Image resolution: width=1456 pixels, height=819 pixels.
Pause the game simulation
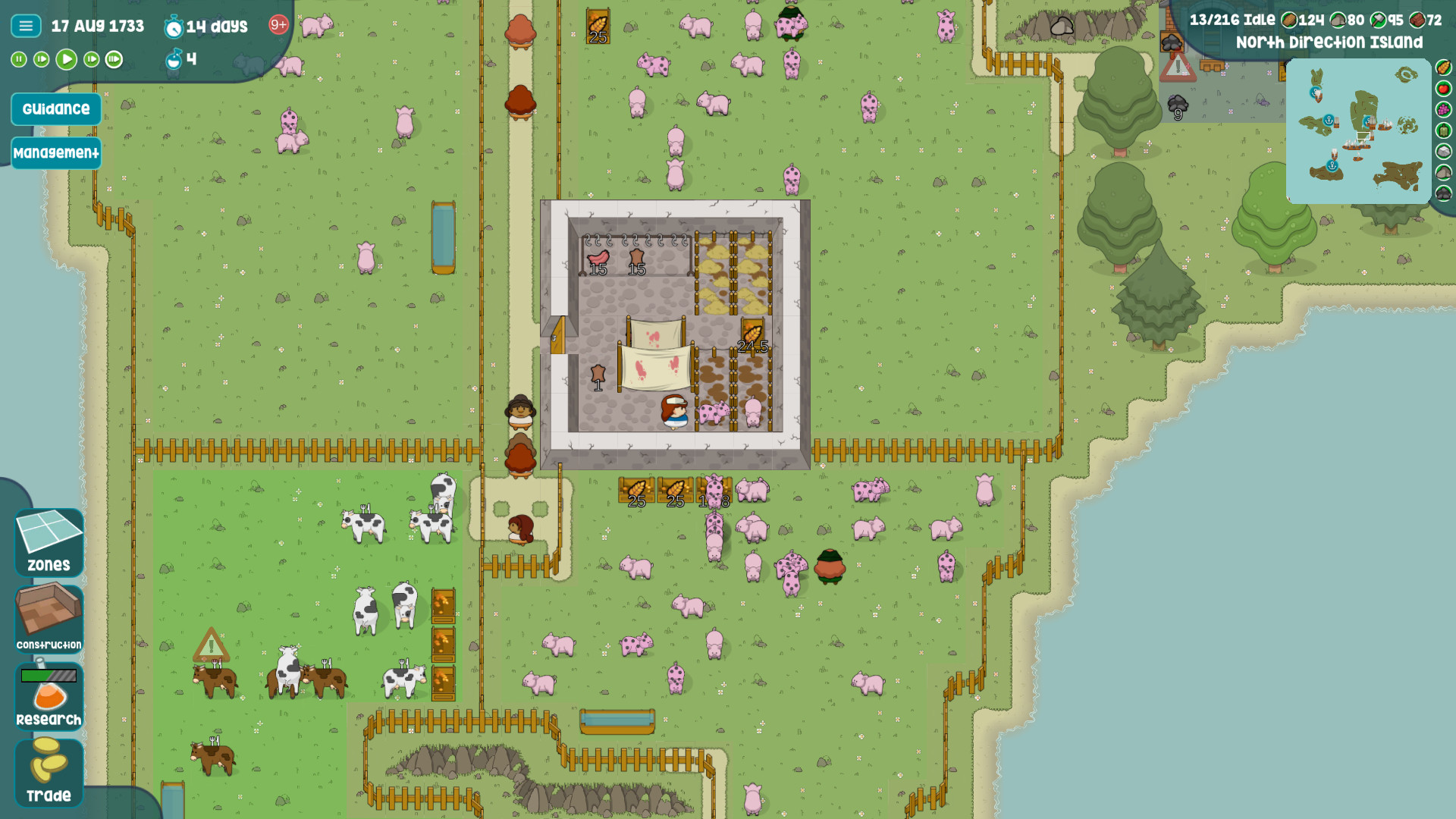(17, 59)
